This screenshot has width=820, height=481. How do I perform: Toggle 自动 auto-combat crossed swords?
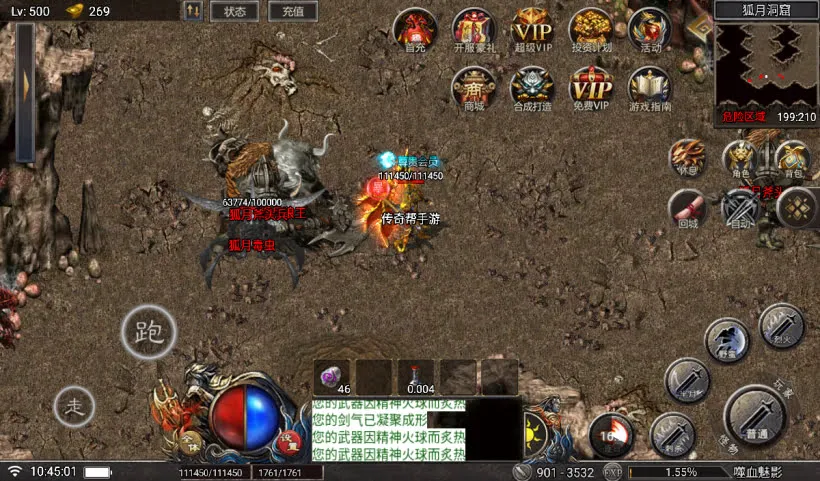(742, 208)
